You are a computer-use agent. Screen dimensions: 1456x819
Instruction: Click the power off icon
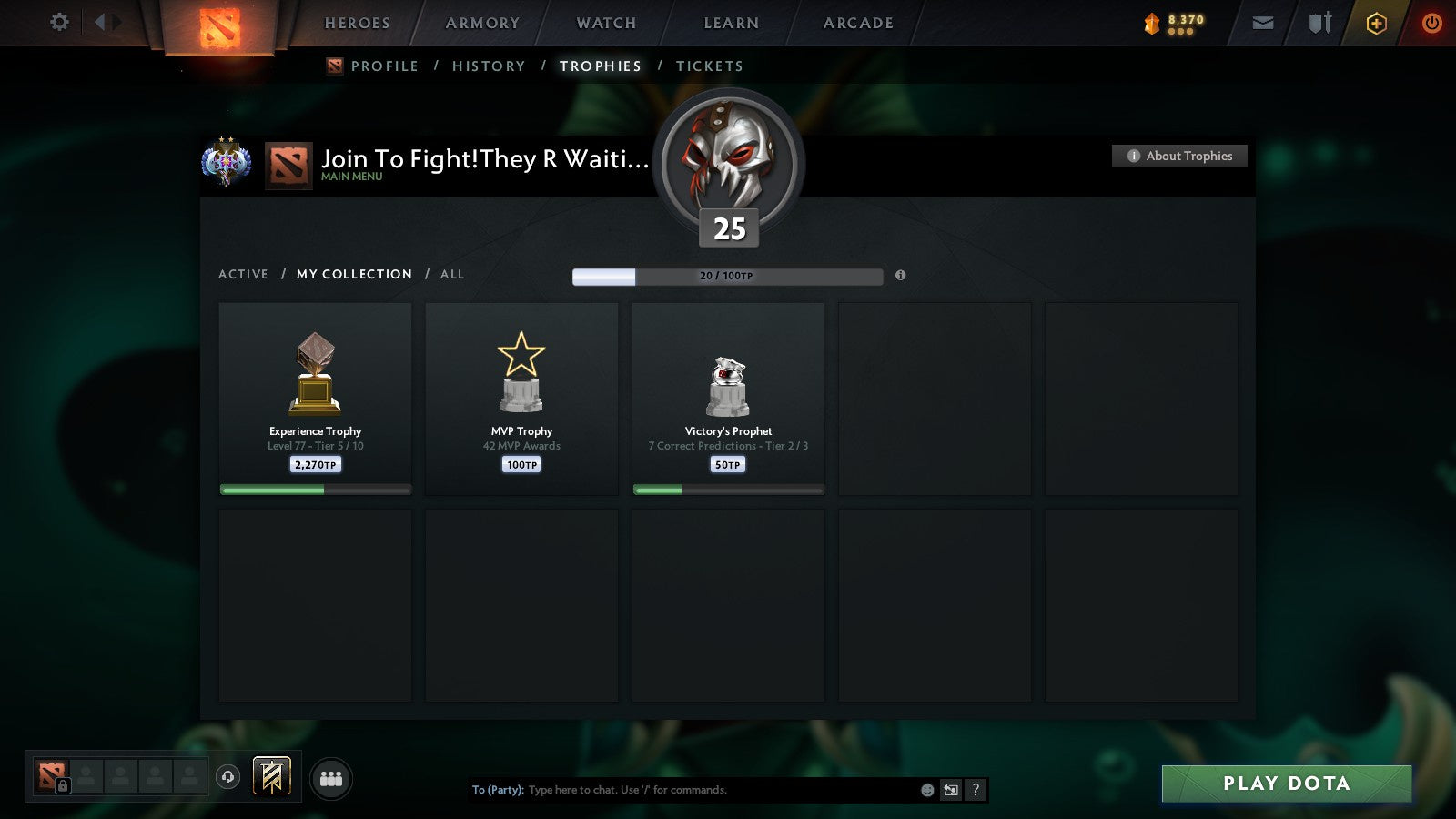click(x=1431, y=23)
